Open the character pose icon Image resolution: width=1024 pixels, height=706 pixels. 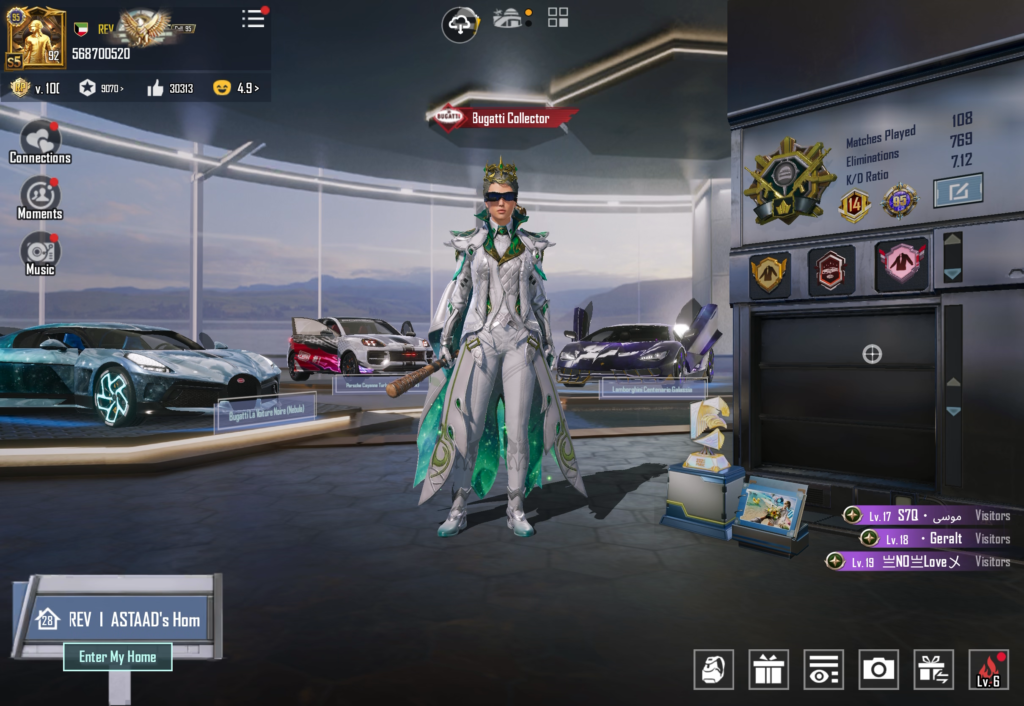713,669
